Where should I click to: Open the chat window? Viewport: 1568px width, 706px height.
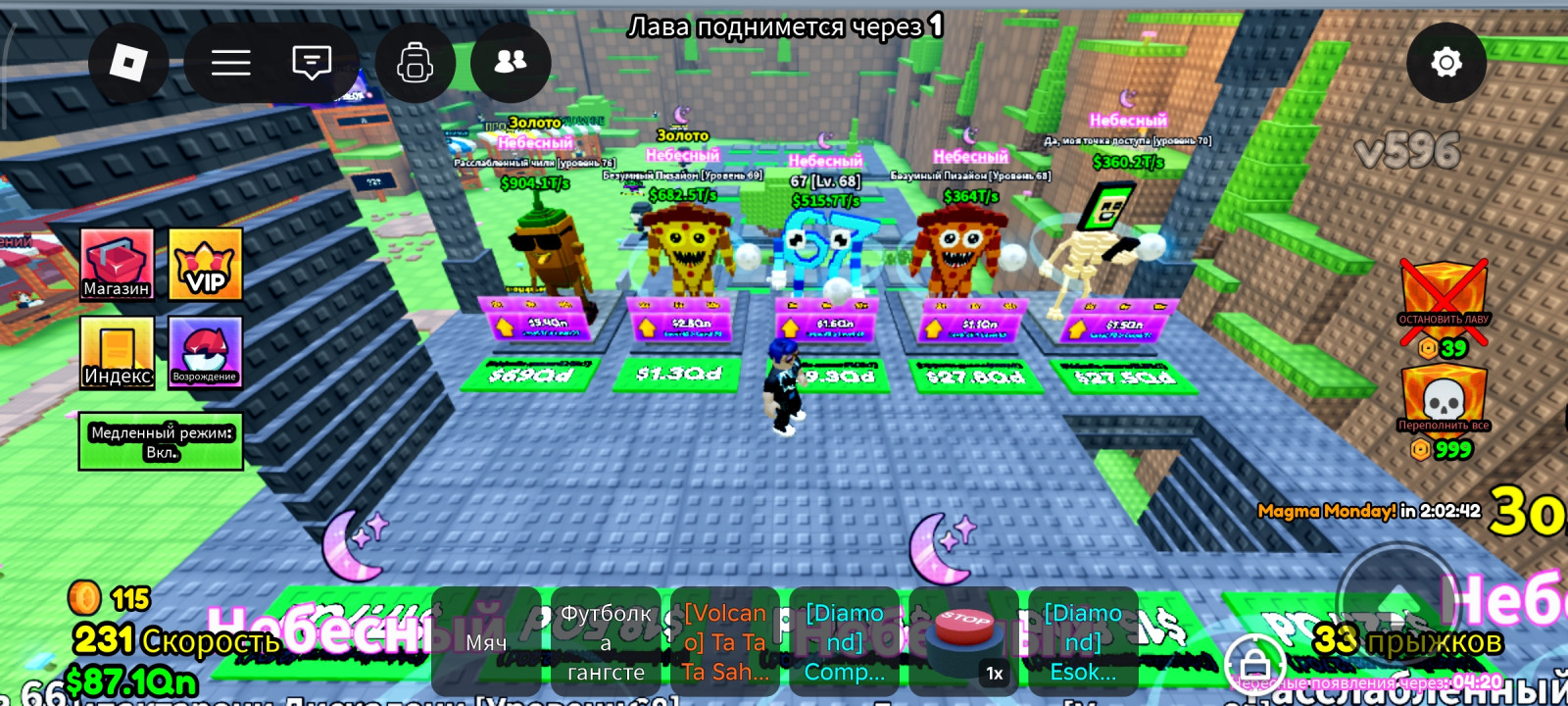point(312,63)
